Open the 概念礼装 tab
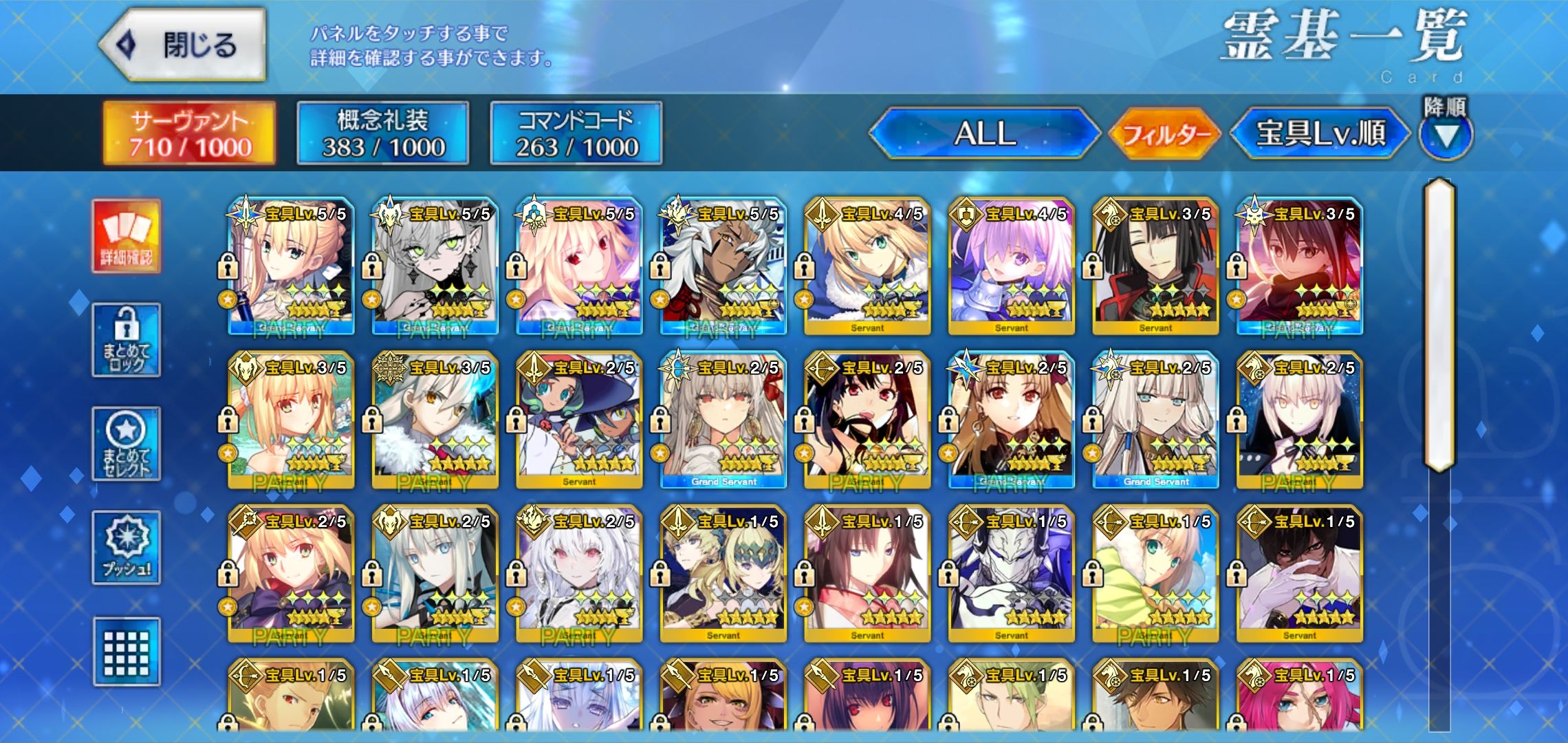1568x743 pixels. [383, 133]
